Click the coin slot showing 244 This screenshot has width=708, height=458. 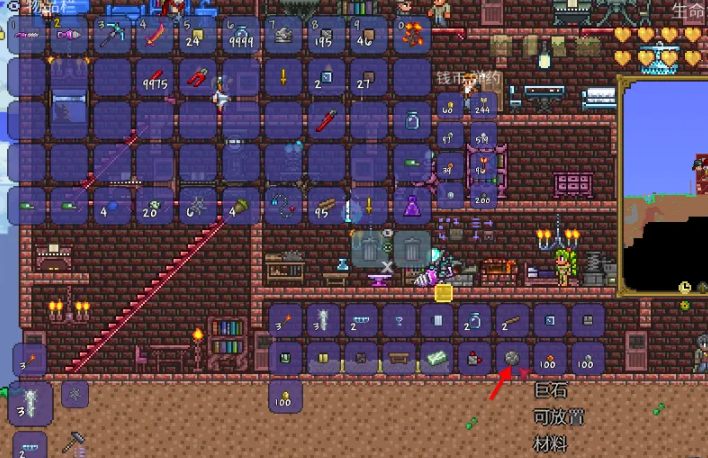tap(485, 105)
